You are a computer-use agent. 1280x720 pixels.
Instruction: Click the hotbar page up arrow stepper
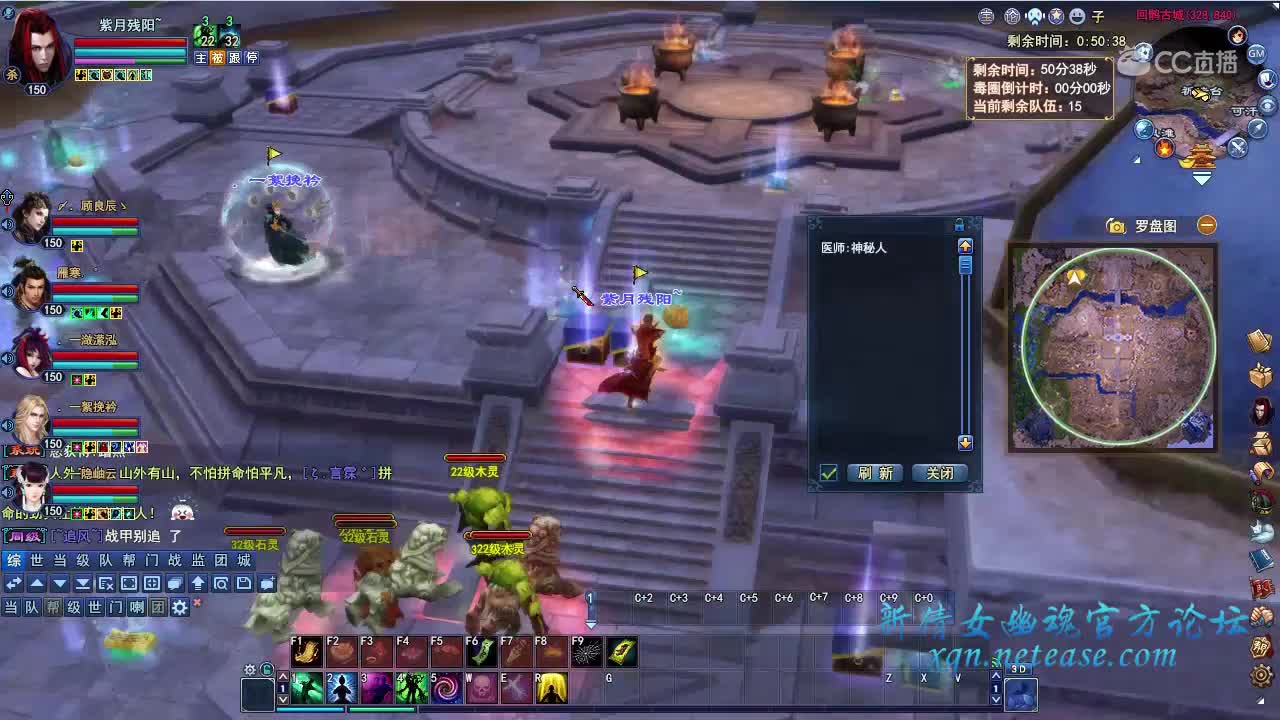283,676
